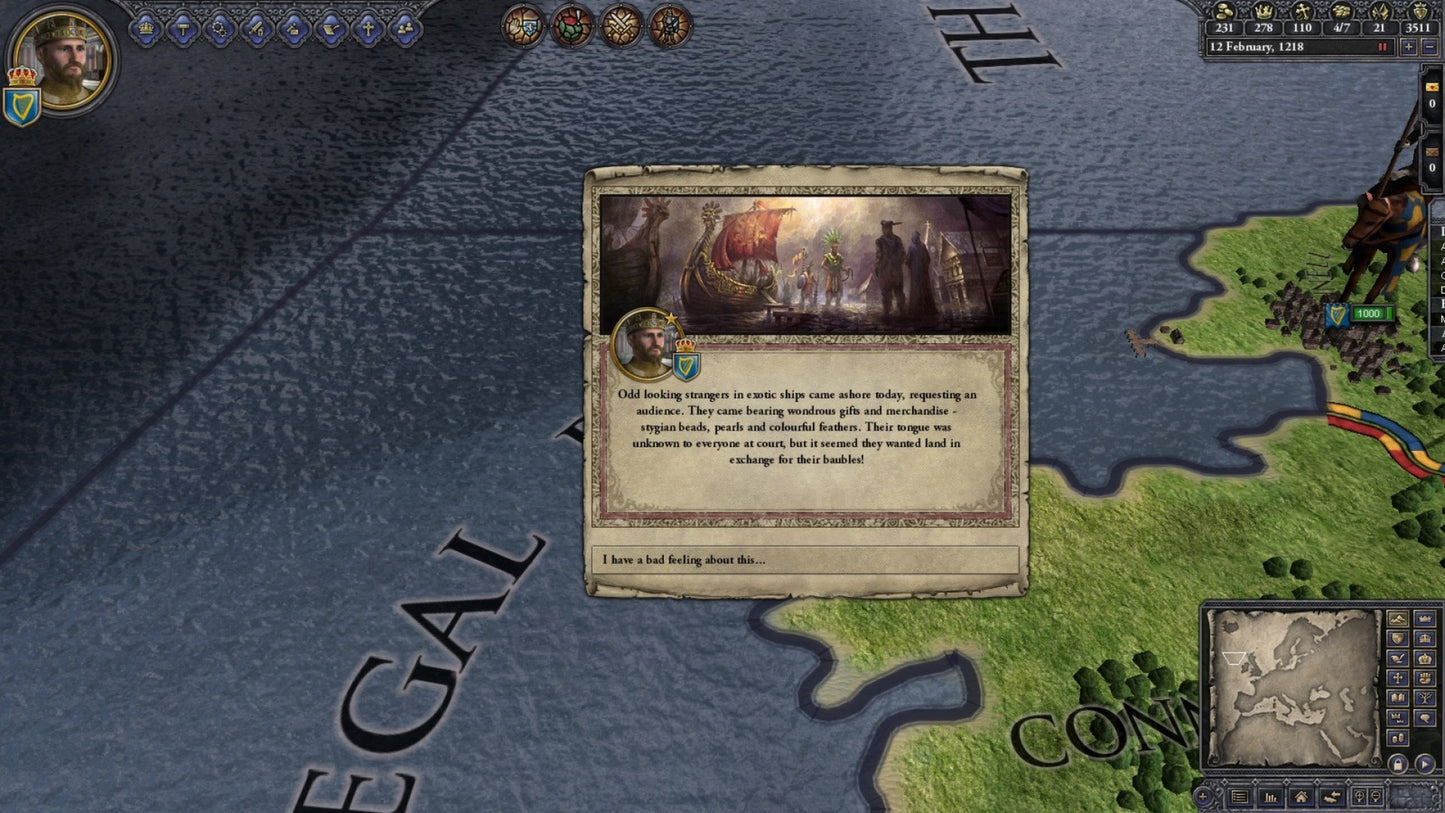1445x813 pixels.
Task: Open the Intrigue screen via the dagger icon
Action: click(293, 27)
